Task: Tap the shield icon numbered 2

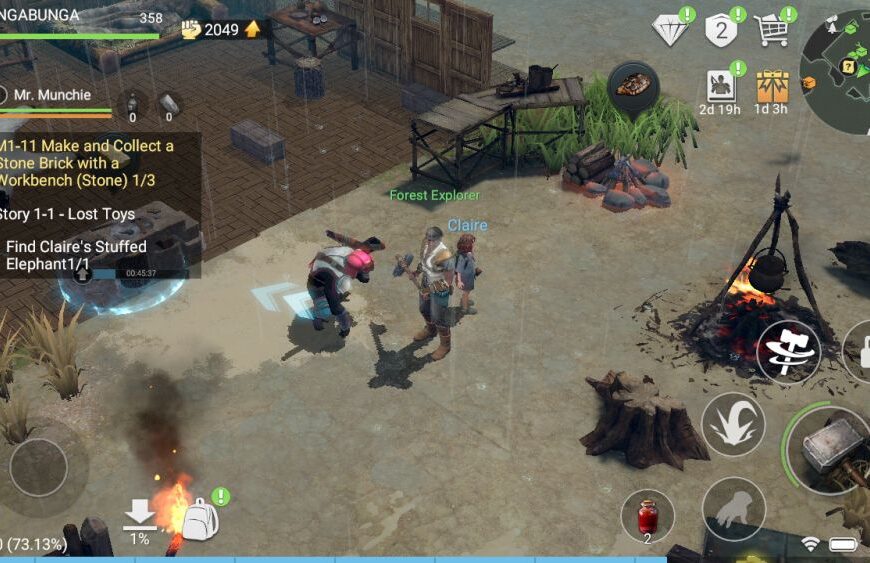Action: 721,30
